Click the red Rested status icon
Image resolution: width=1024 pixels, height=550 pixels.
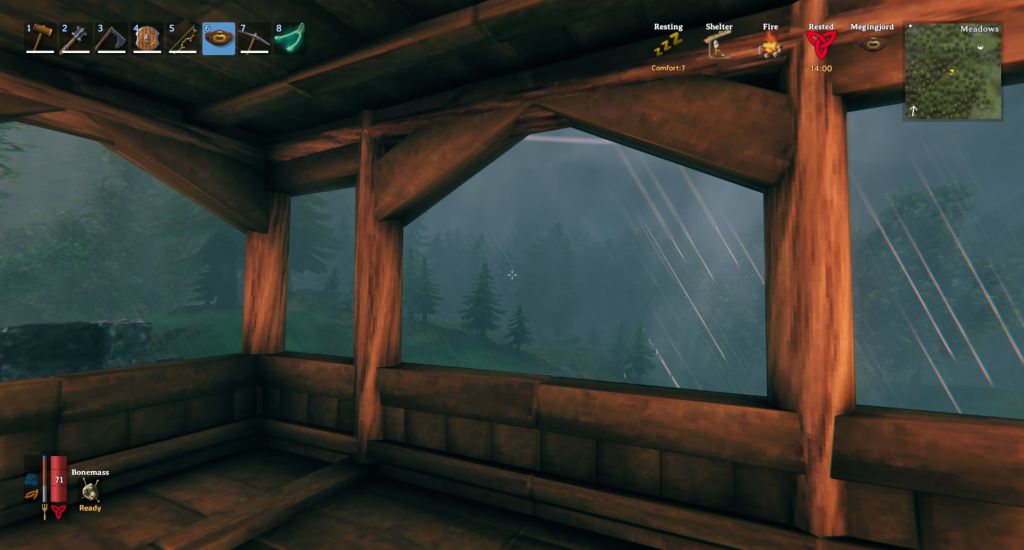820,43
